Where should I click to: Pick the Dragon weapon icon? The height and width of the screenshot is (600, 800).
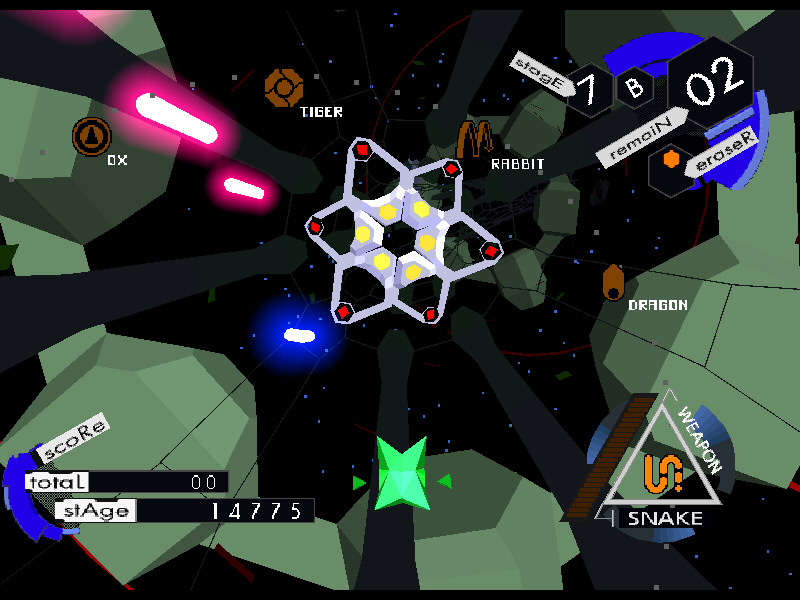pos(613,282)
